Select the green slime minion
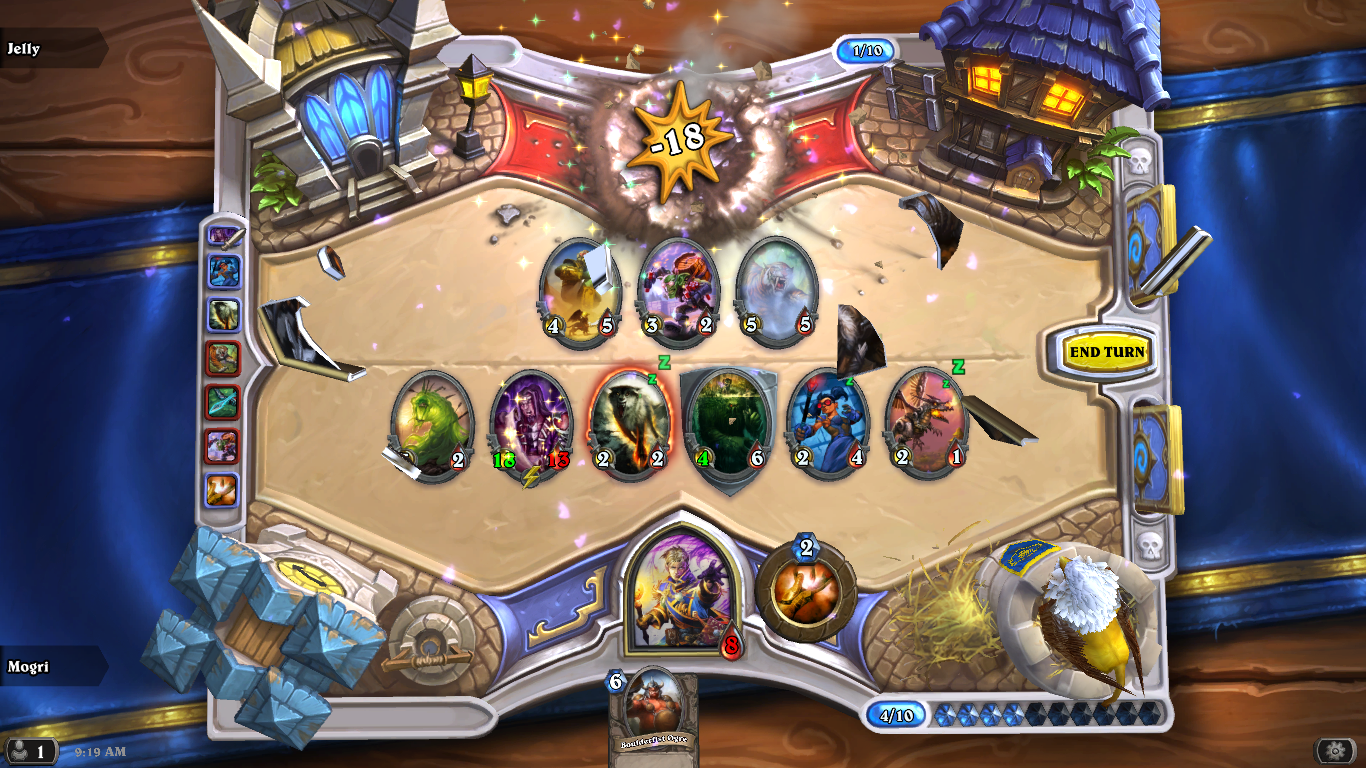 tap(432, 426)
